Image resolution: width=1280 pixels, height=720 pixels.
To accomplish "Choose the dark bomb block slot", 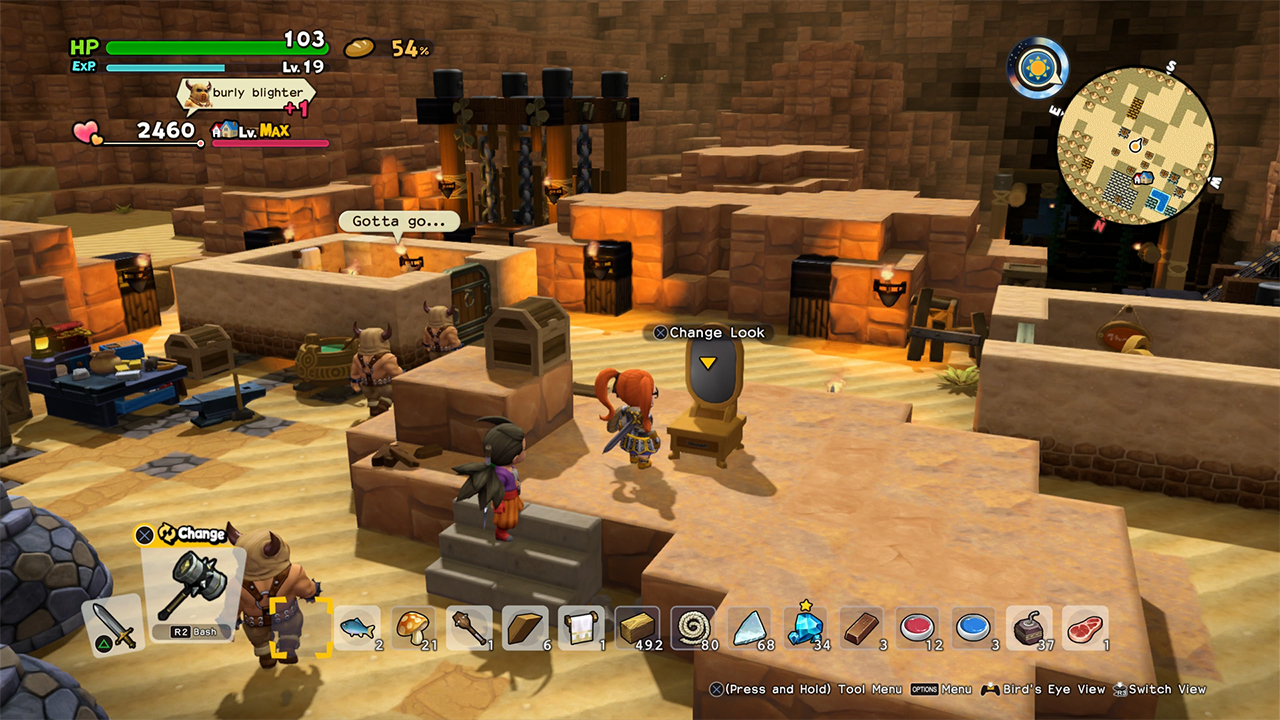I will 1029,628.
